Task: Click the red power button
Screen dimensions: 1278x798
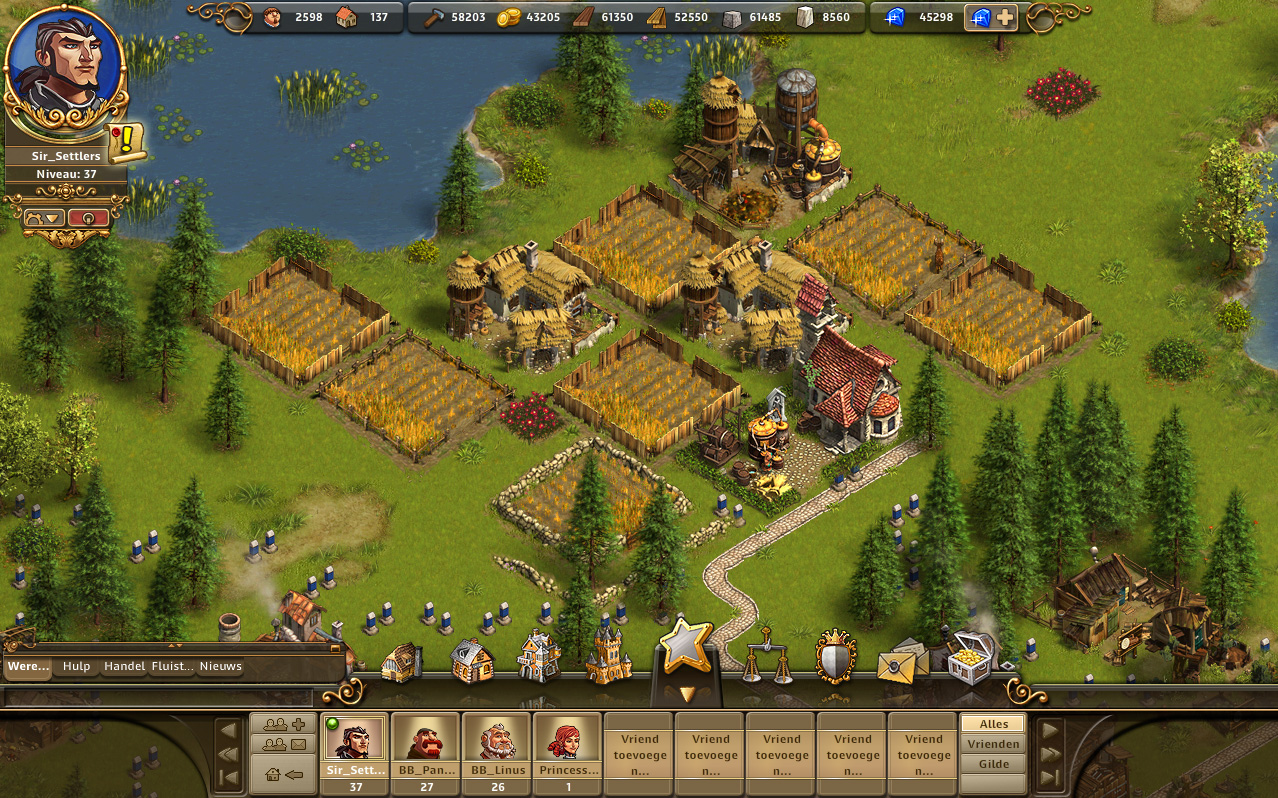Action: click(x=89, y=217)
